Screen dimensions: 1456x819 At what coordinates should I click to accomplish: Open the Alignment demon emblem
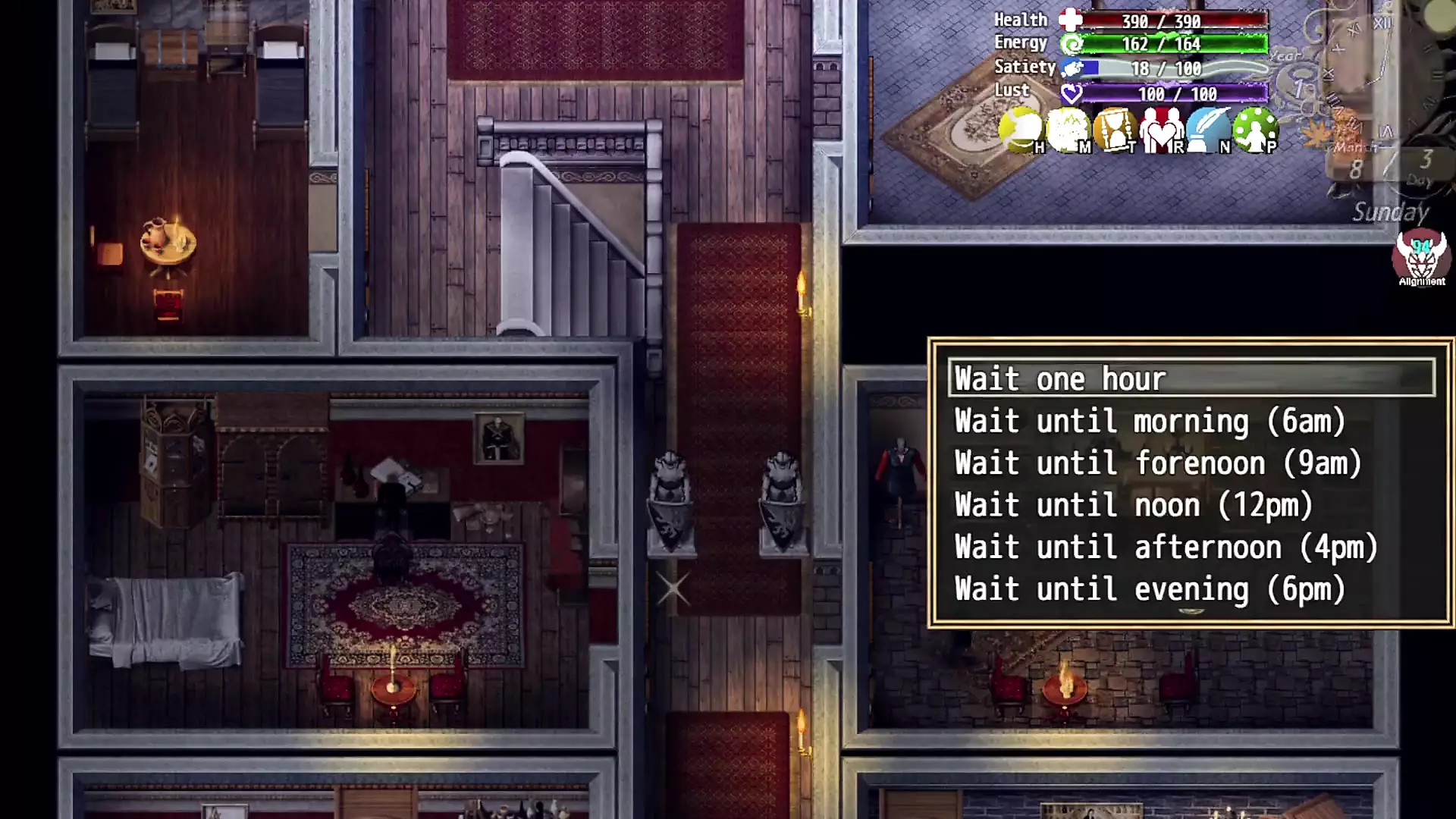click(1421, 258)
